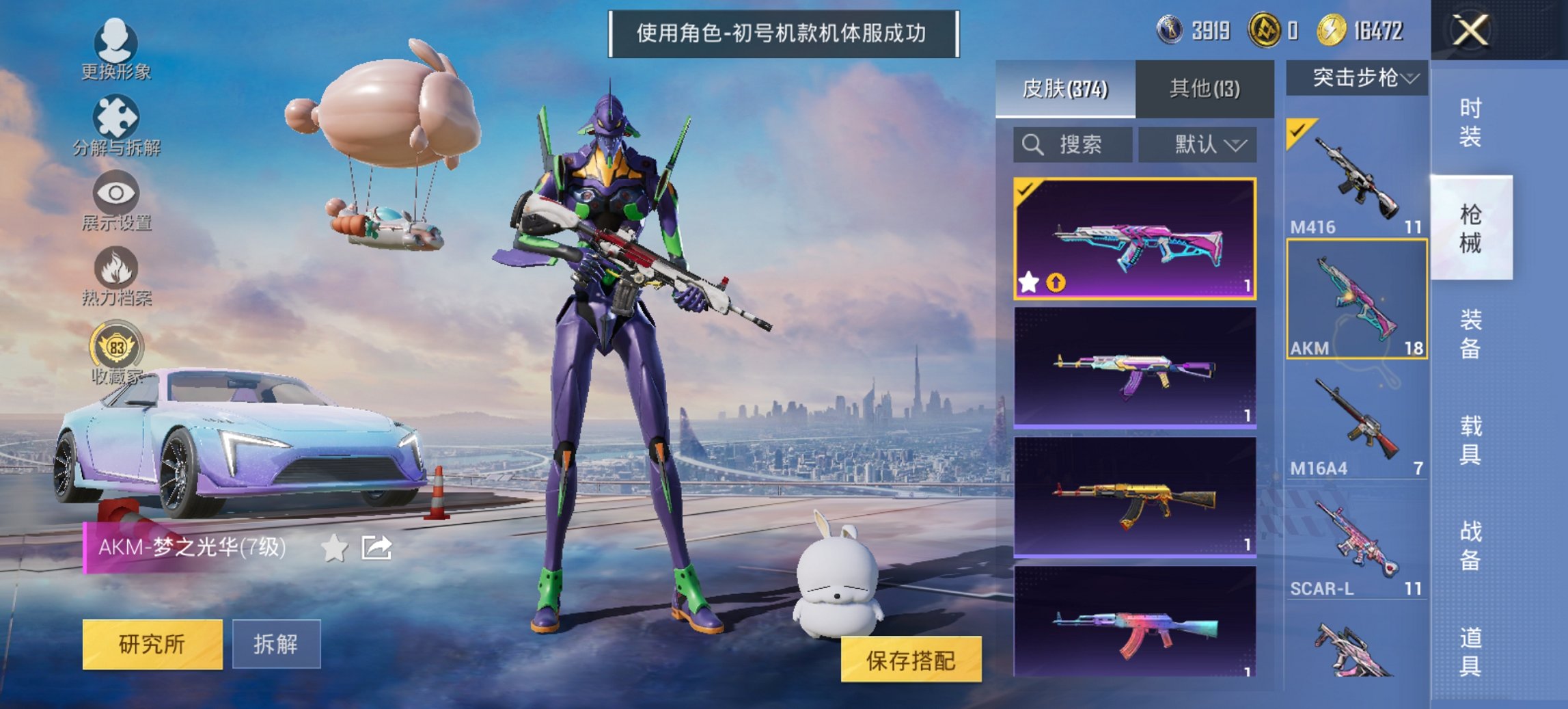The image size is (1568, 709).
Task: Switch to the 其他(13) tab
Action: pos(1206,89)
